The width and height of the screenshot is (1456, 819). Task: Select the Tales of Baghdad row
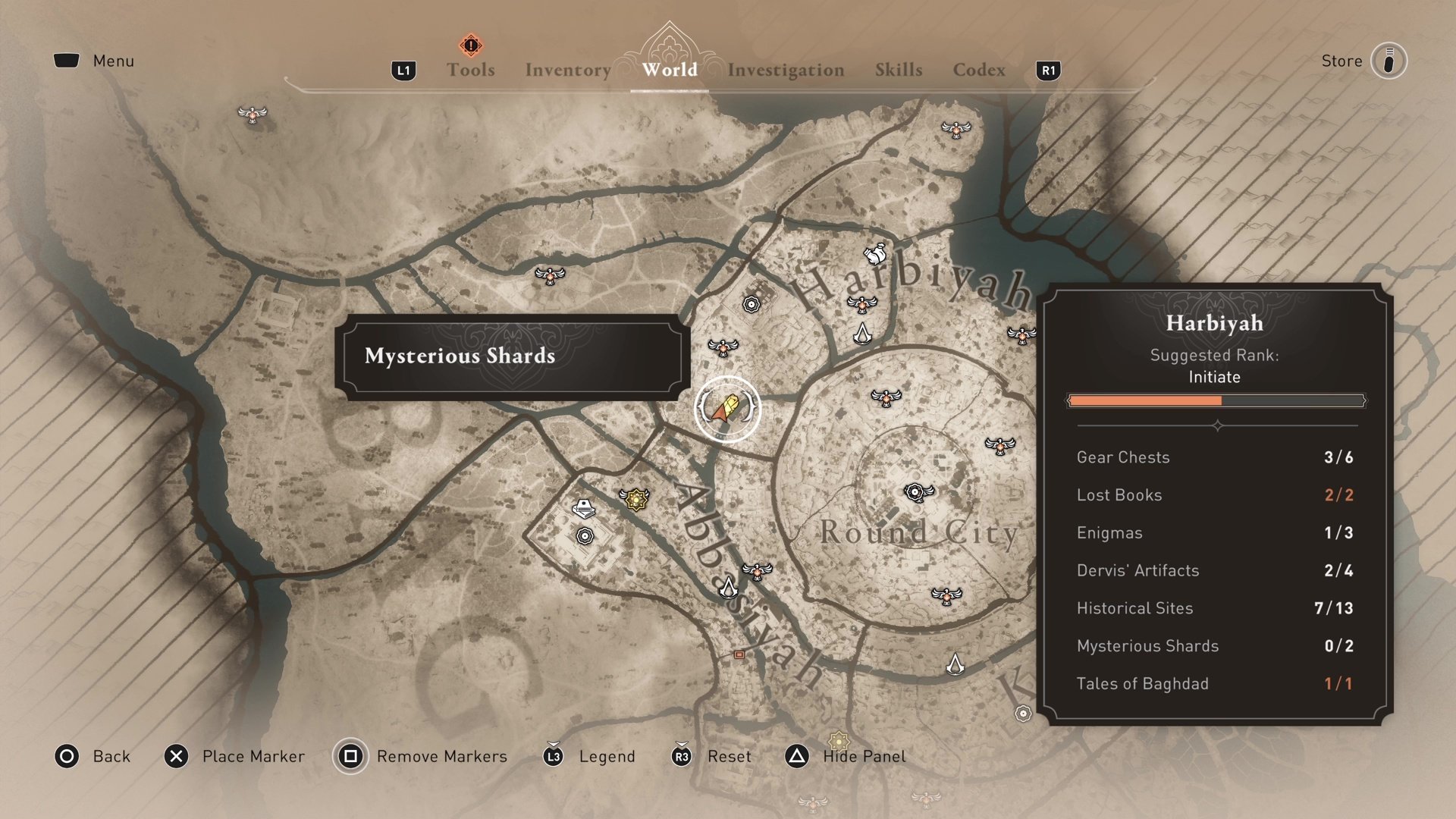1214,684
